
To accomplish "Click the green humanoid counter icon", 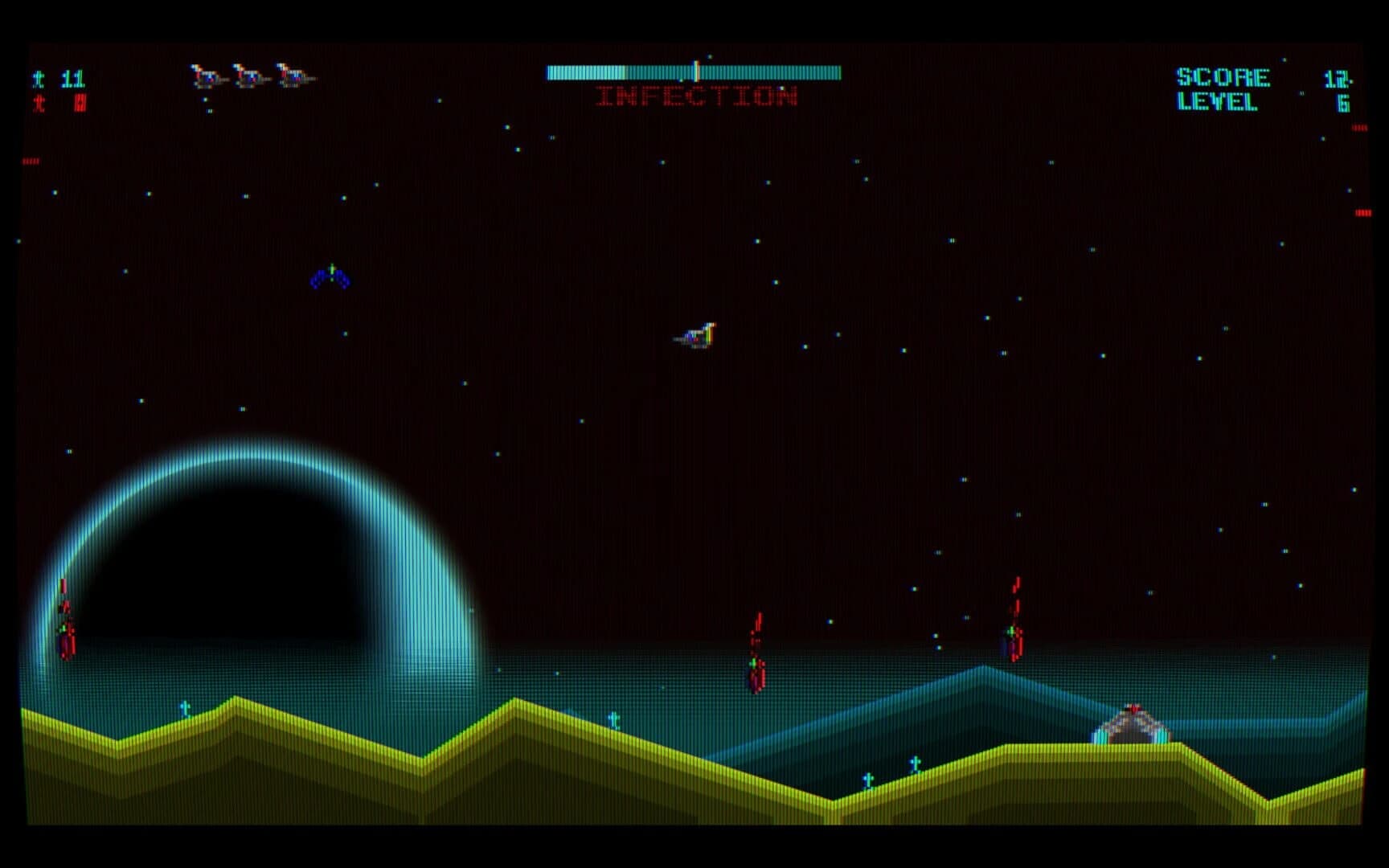I will coord(39,78).
